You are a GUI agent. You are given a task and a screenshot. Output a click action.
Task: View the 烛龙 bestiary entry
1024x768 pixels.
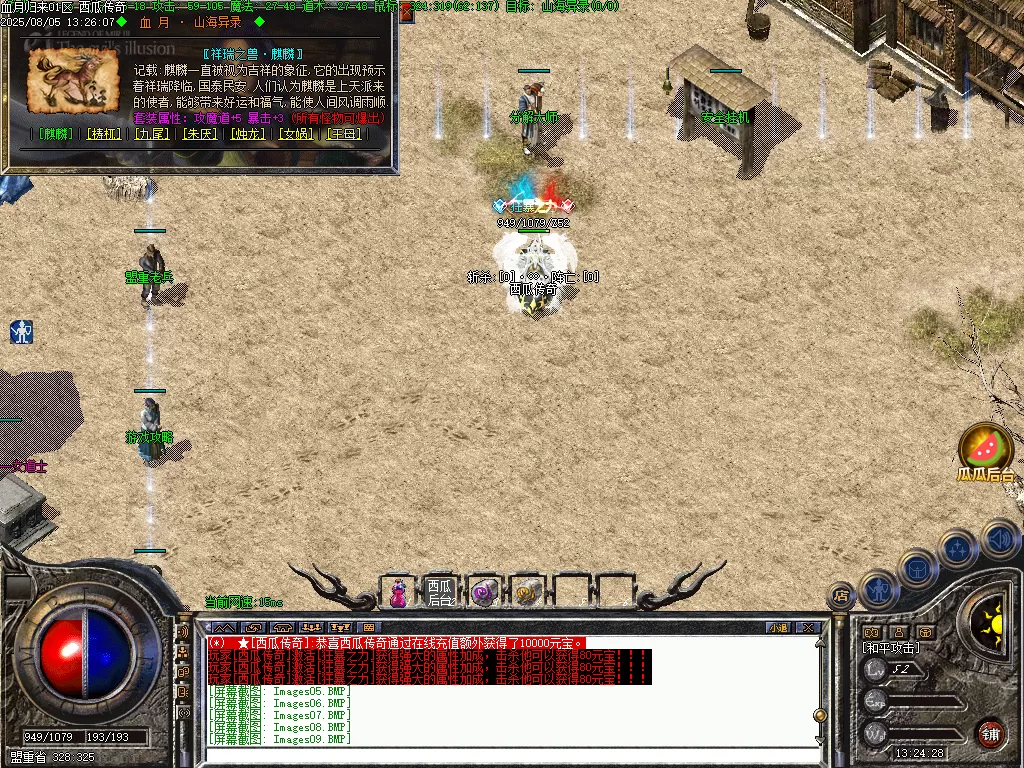tap(247, 133)
